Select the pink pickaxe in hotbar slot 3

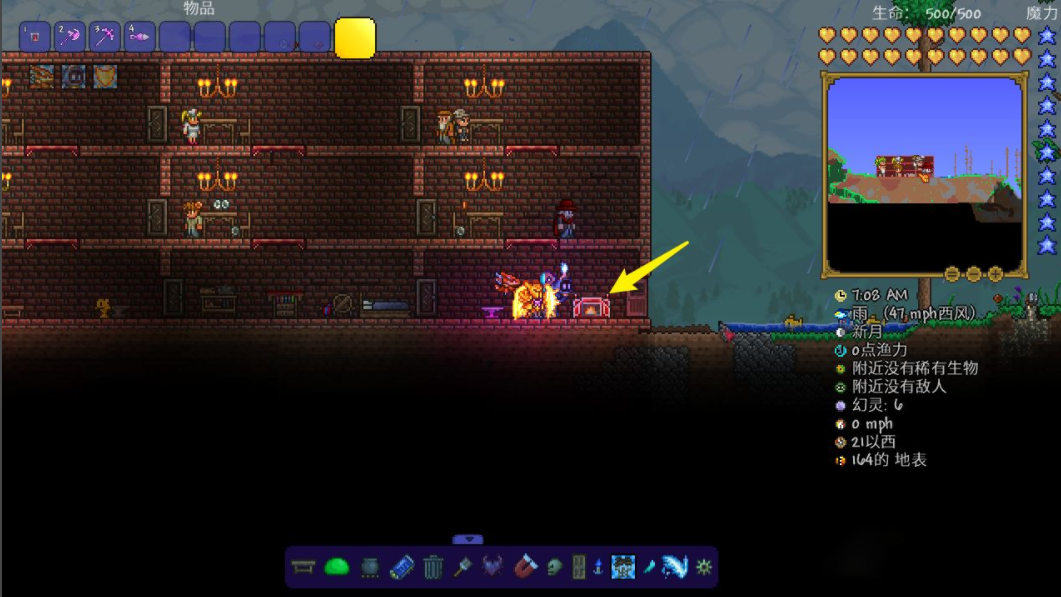(105, 38)
